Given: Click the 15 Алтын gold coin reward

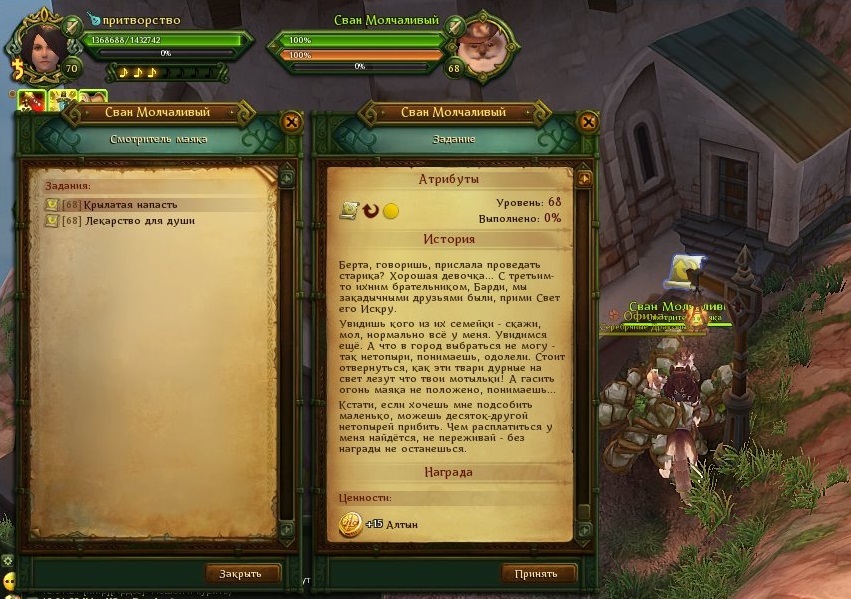Looking at the screenshot, I should pos(349,523).
